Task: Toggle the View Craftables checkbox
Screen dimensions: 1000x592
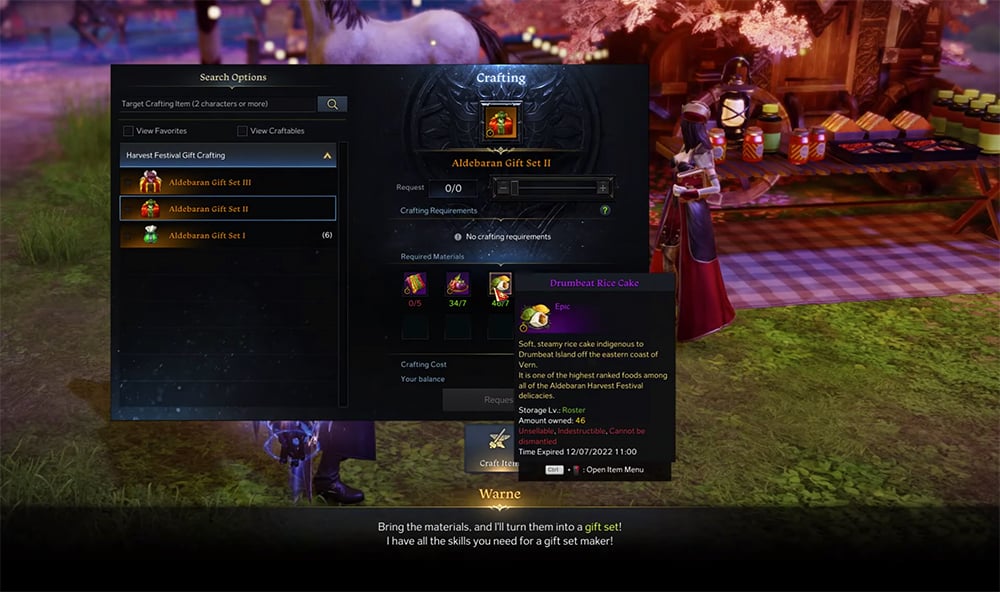Action: click(242, 131)
